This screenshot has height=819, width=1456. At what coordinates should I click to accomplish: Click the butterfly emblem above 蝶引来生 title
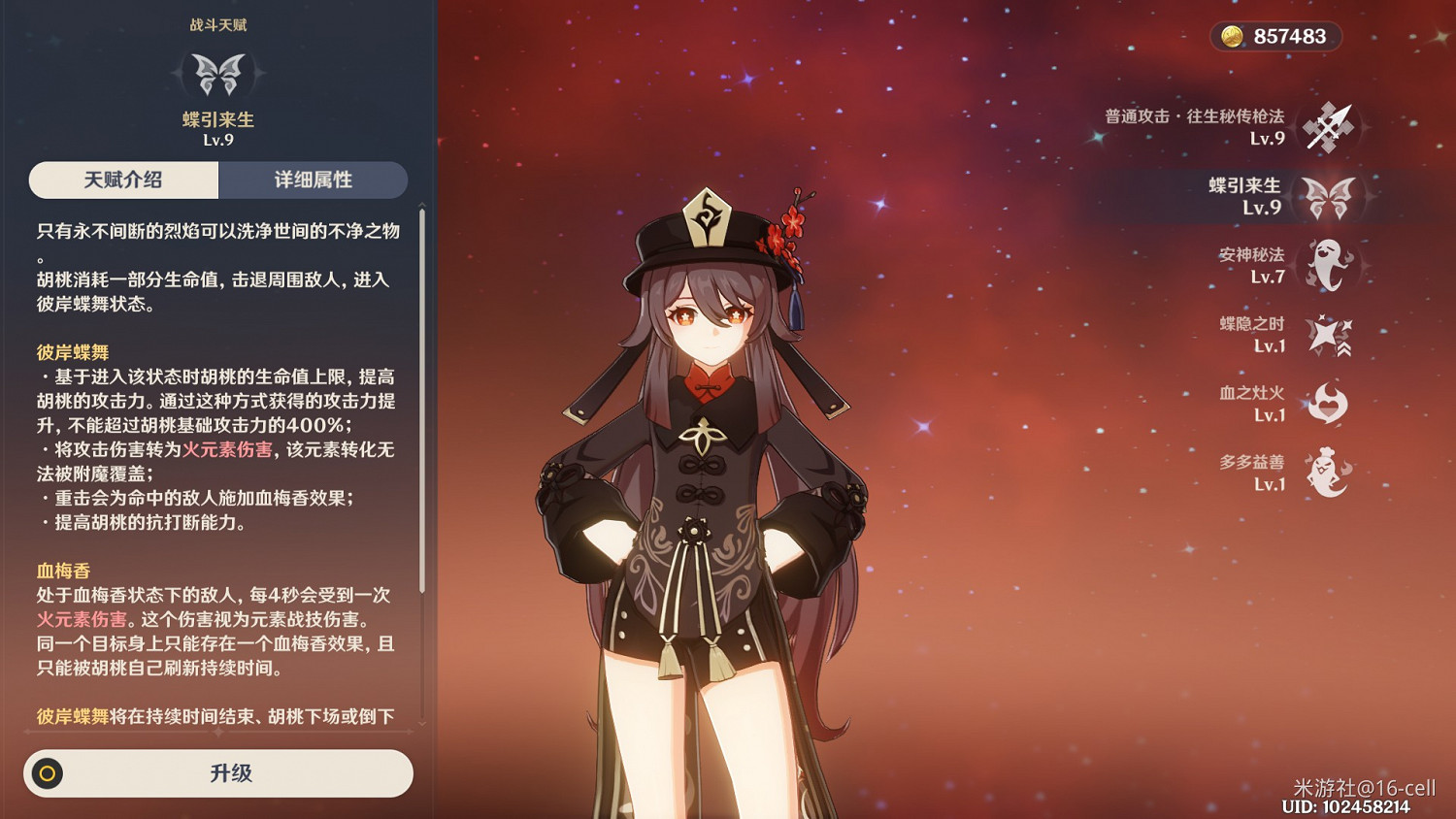coord(217,77)
